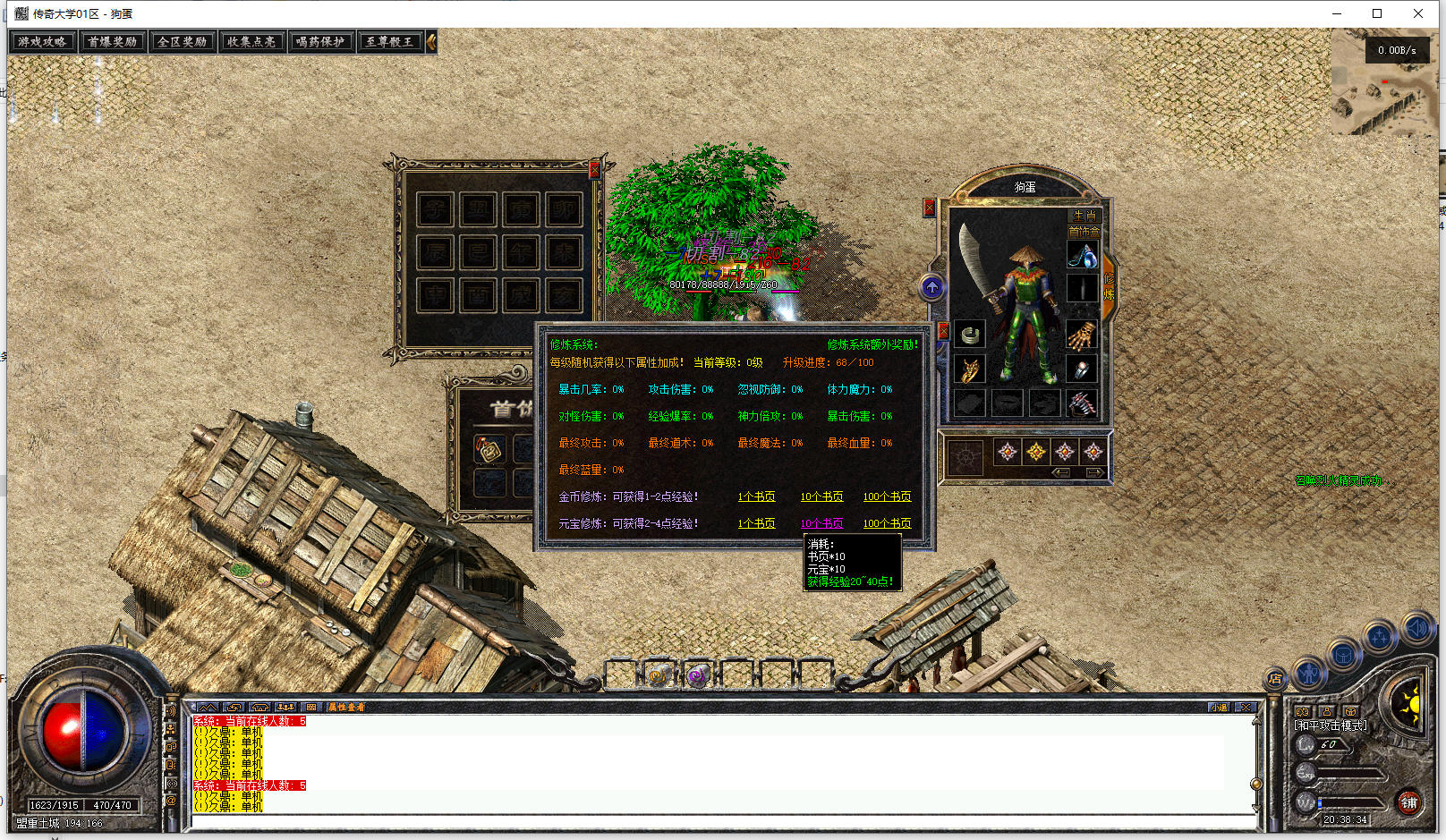The image size is (1446, 840).
Task: Select the blue gem necklace slot
Action: point(1082,257)
